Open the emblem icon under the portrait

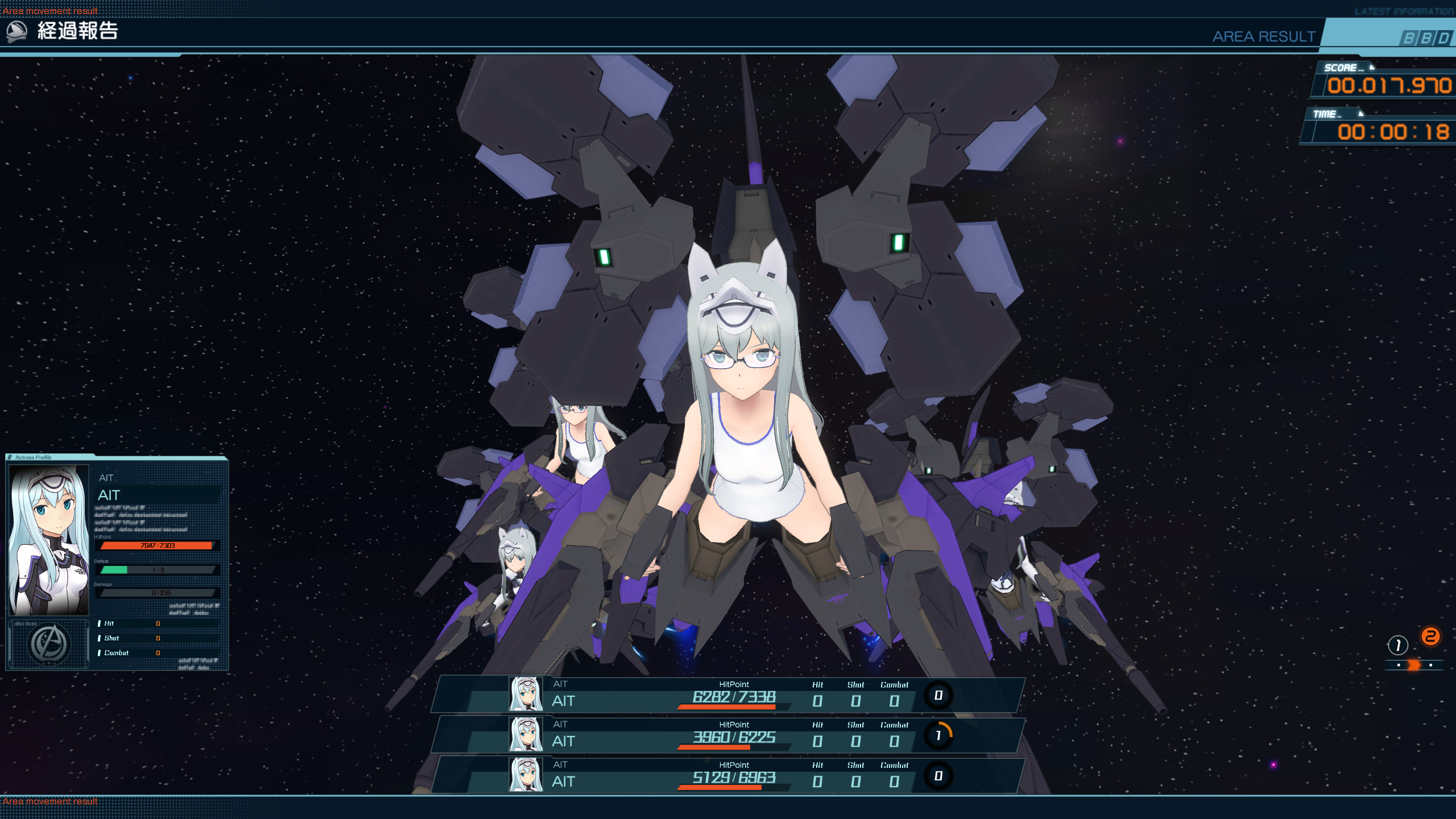(x=49, y=644)
